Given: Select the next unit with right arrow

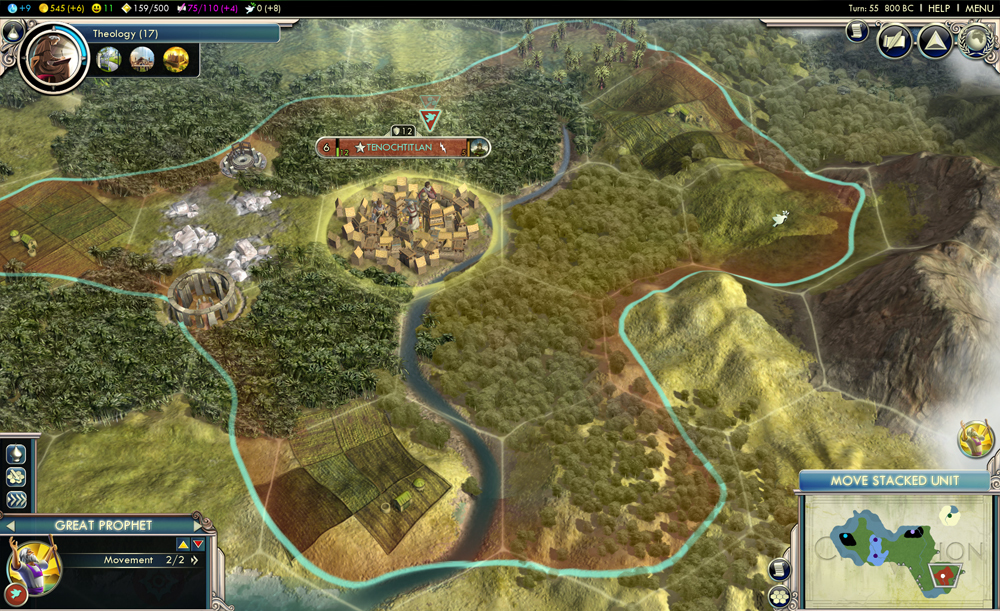Looking at the screenshot, I should [197, 525].
